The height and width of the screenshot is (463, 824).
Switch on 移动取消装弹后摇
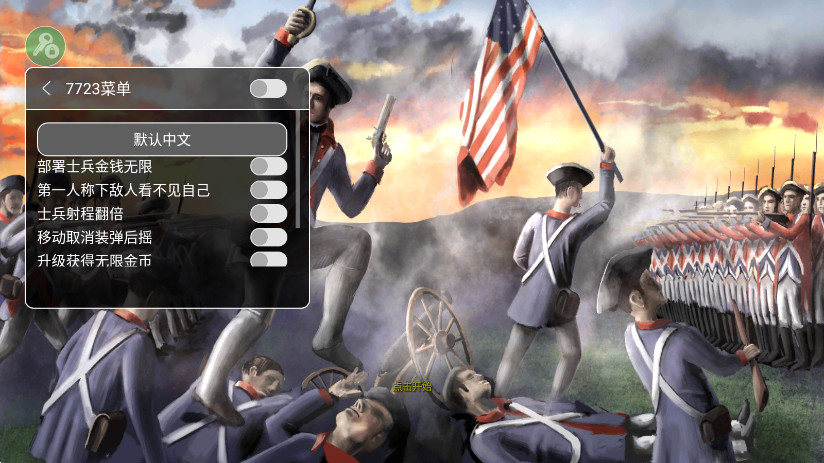coord(268,237)
